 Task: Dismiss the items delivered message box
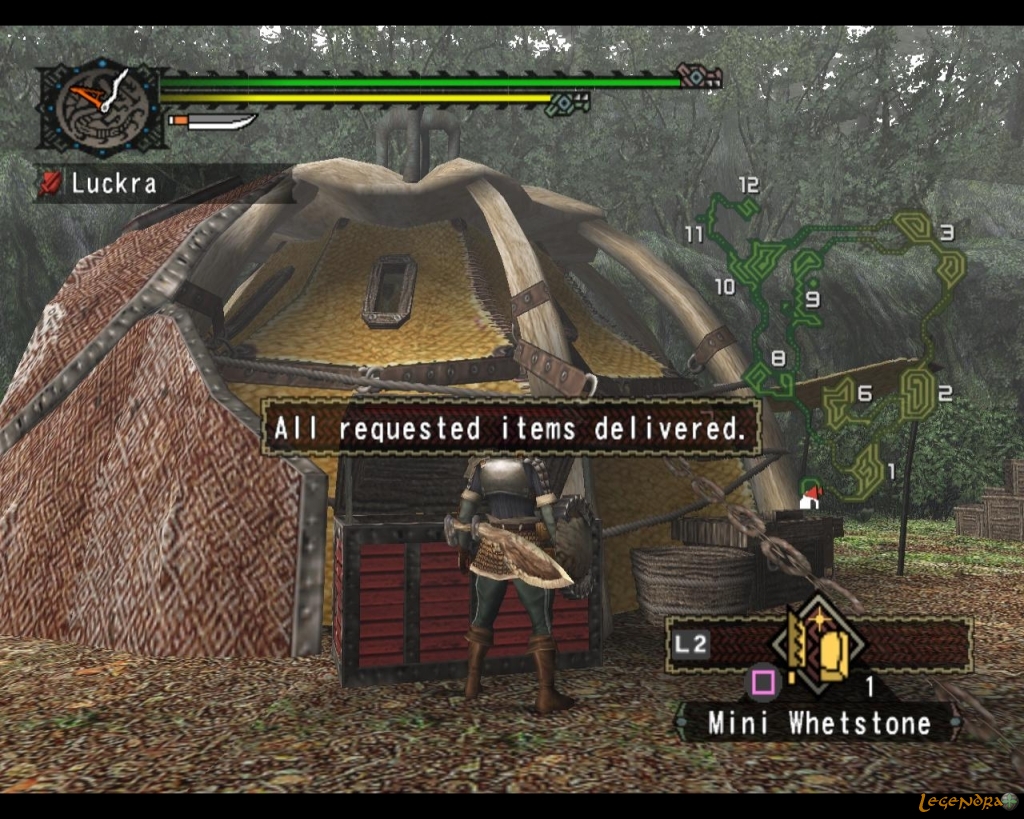[x=510, y=429]
